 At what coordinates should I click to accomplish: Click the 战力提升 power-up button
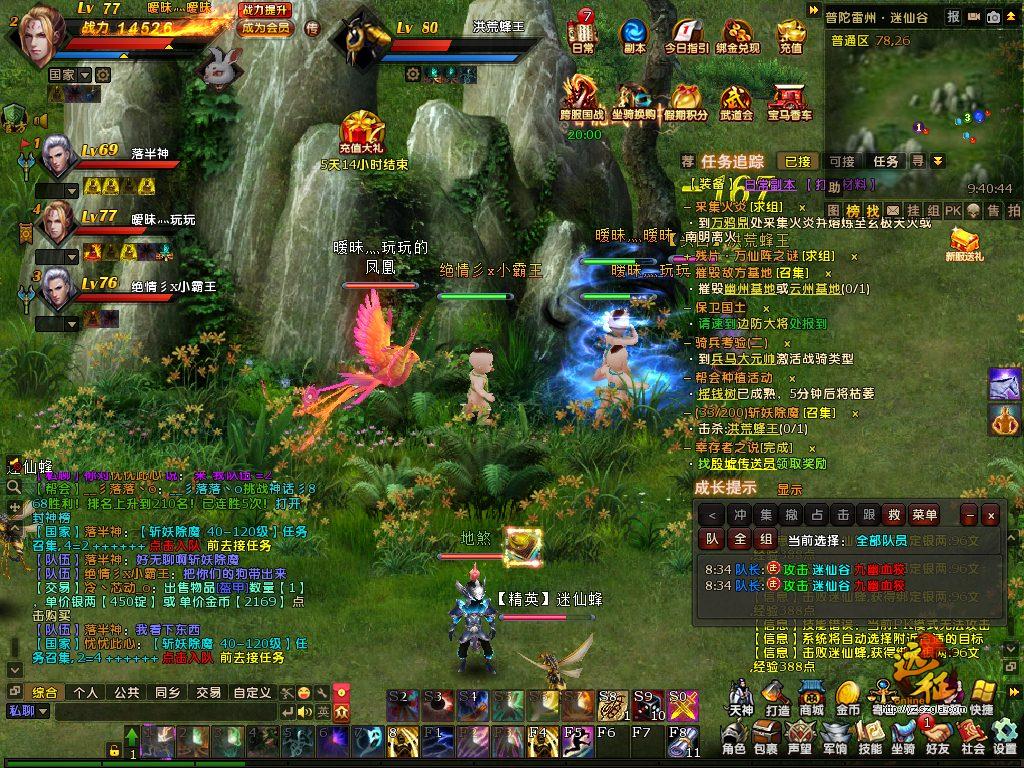pos(266,9)
